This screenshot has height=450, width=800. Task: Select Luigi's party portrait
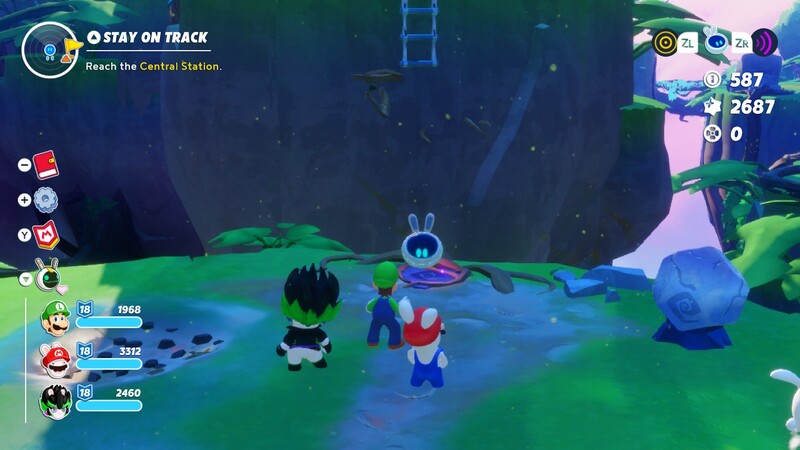pos(55,318)
